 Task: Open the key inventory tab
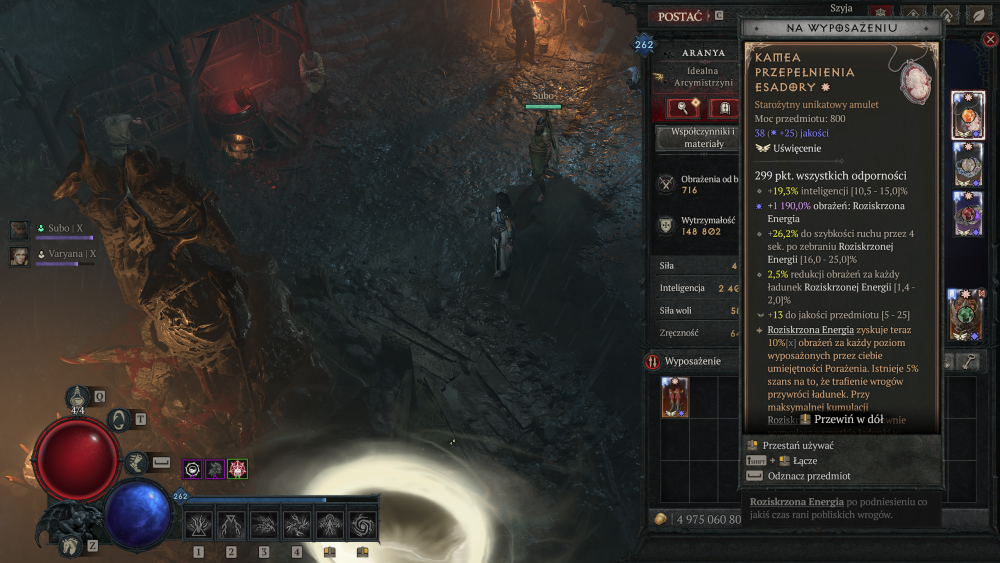pos(968,362)
